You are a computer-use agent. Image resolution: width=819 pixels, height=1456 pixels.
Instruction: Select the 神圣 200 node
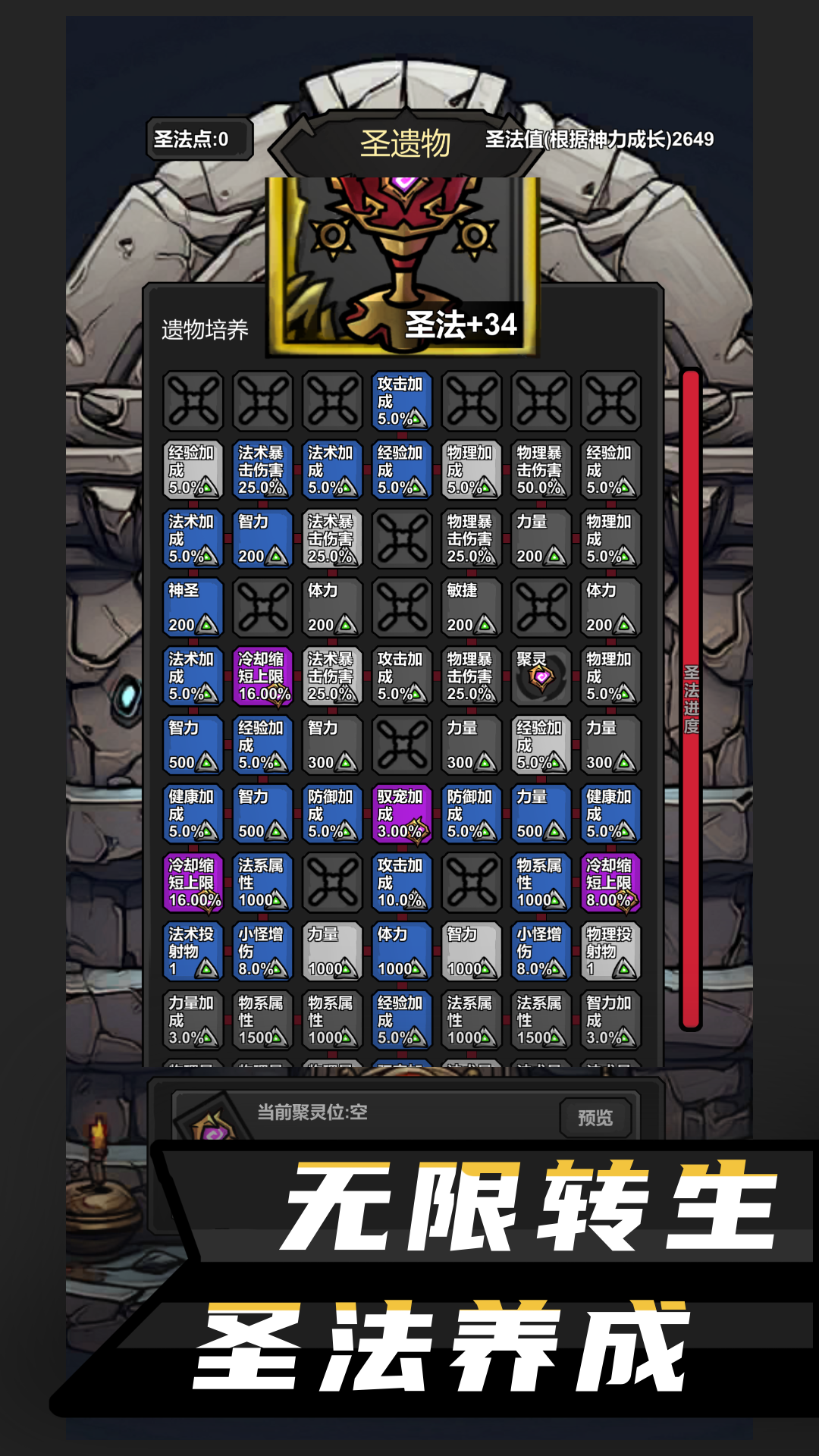tap(193, 607)
